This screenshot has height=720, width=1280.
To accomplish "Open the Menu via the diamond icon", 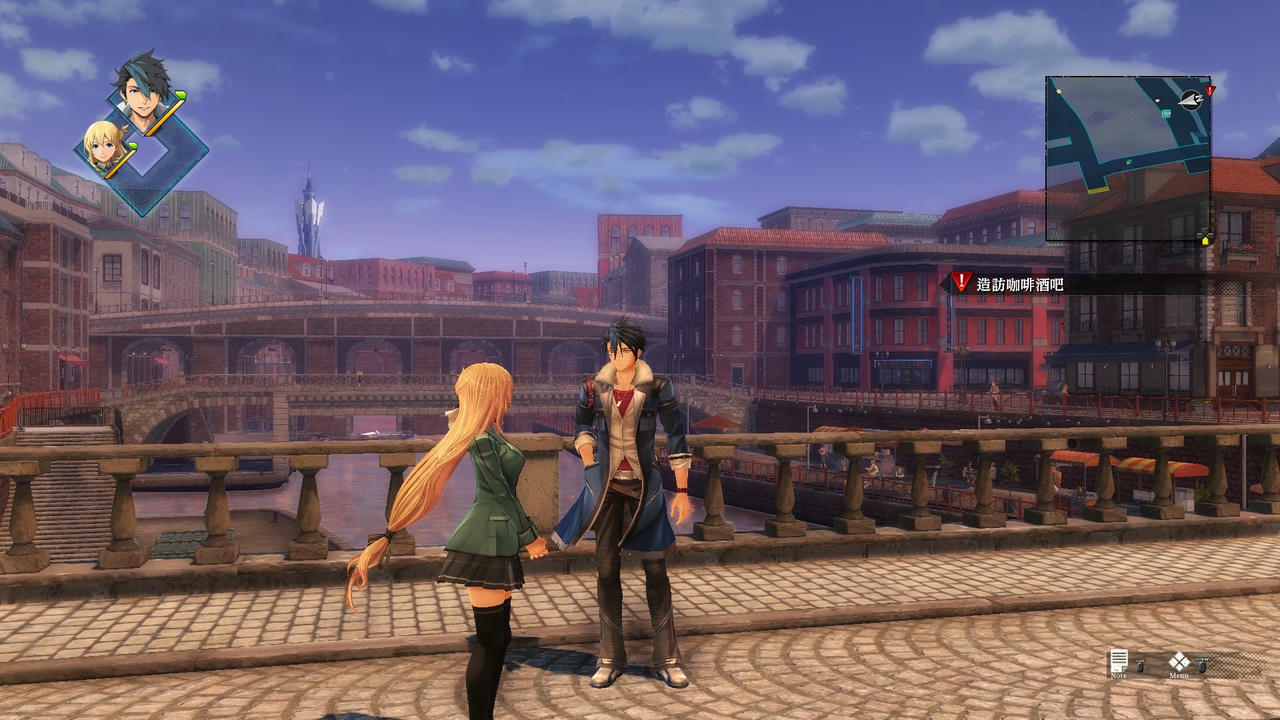I will [x=1180, y=661].
